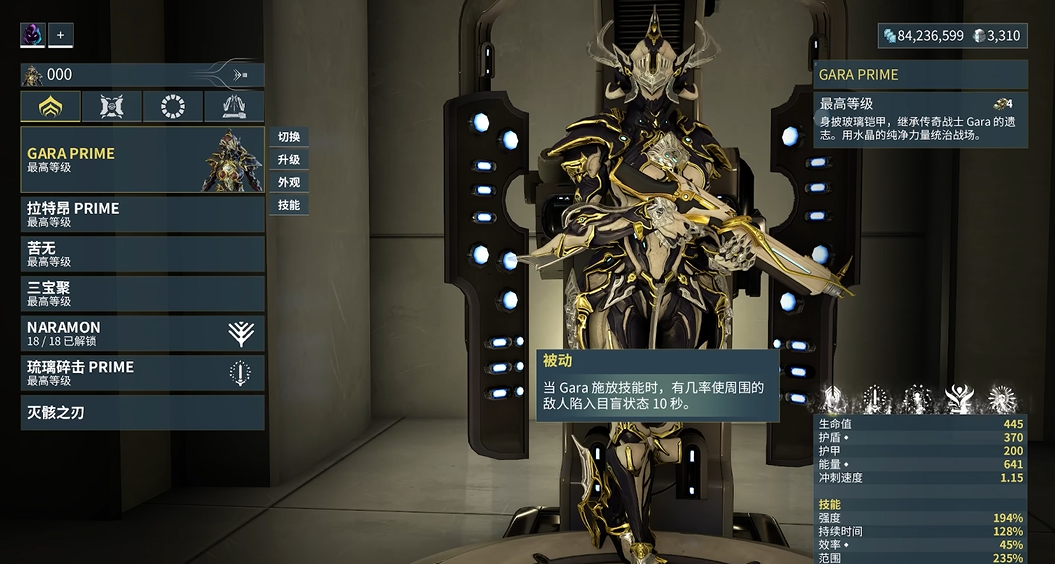The image size is (1055, 564).
Task: Open the 外观 appearance menu
Action: click(289, 183)
